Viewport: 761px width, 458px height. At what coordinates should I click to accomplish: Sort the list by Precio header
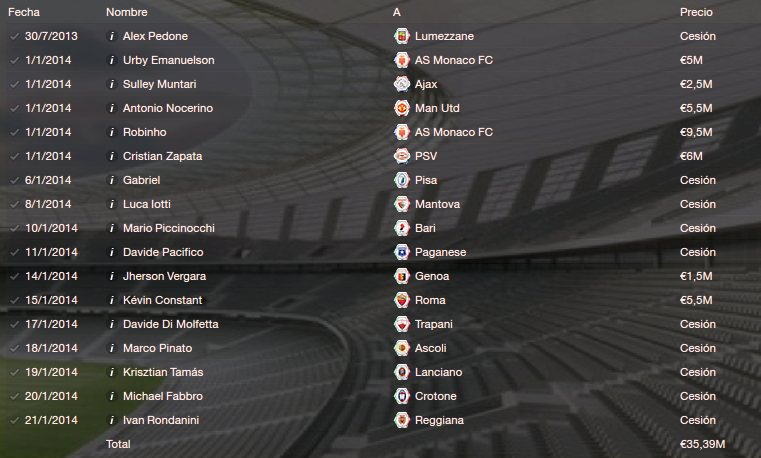(696, 12)
